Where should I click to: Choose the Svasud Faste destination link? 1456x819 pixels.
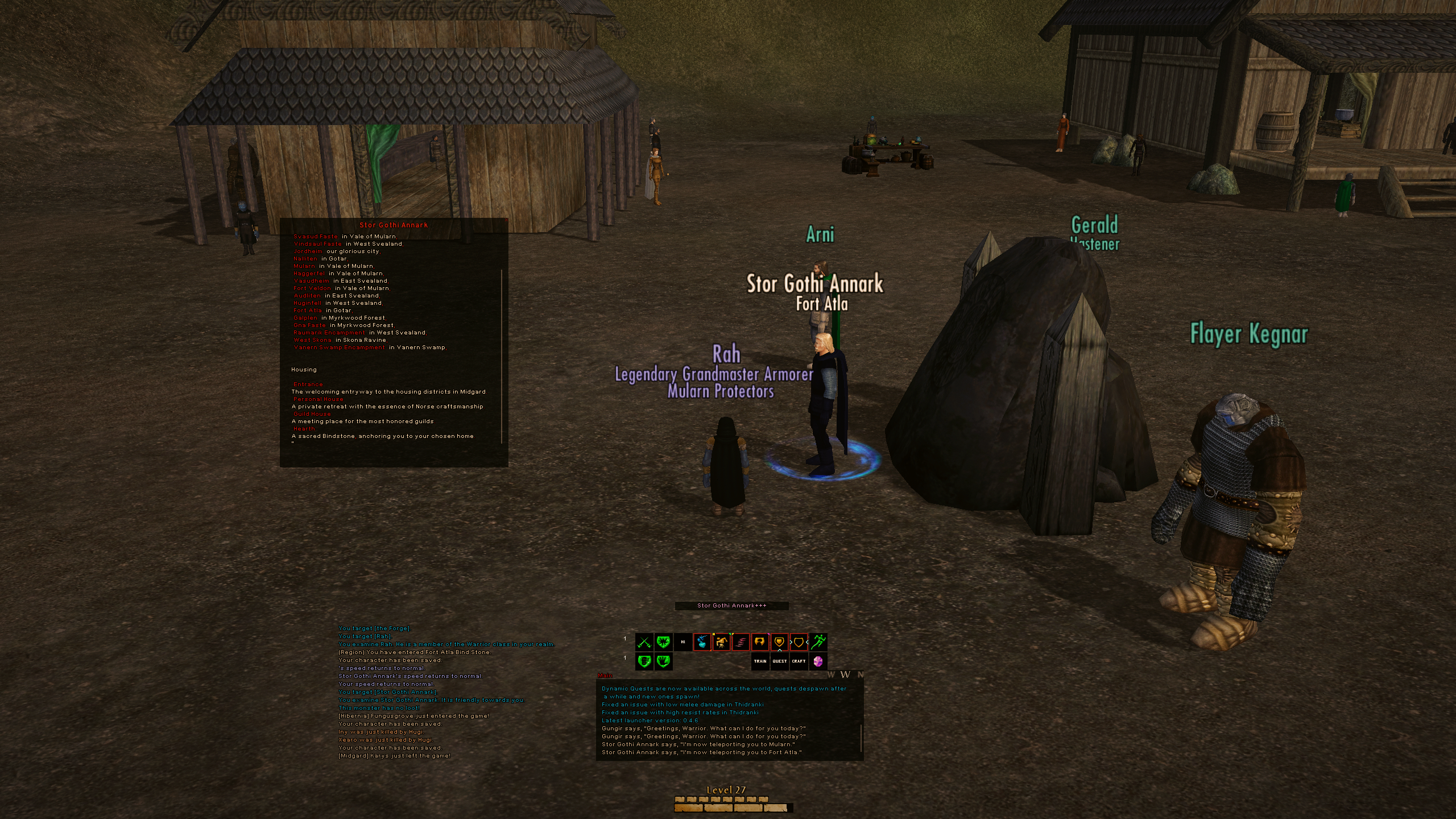[x=316, y=237]
